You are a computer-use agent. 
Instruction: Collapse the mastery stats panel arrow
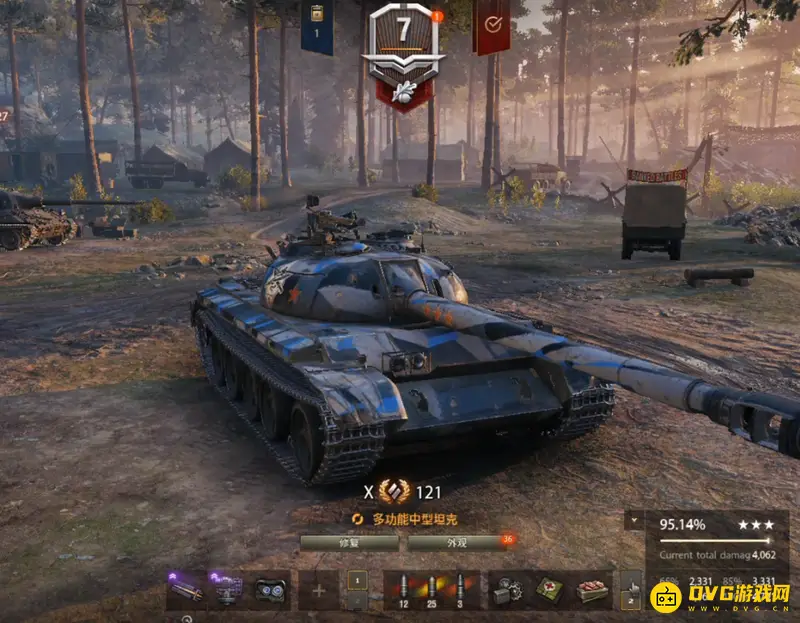(633, 522)
